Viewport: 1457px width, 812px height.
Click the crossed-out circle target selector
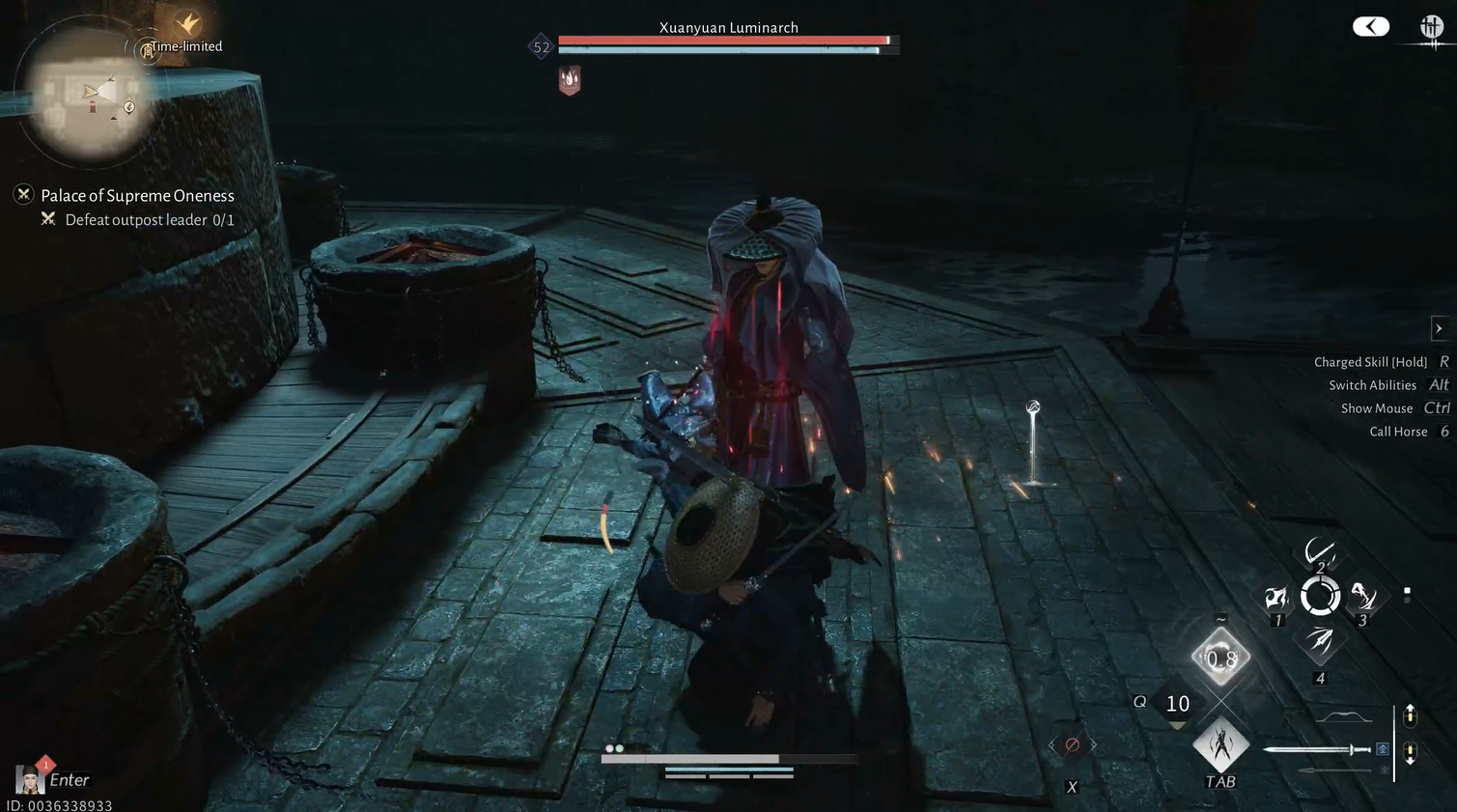coord(1072,744)
